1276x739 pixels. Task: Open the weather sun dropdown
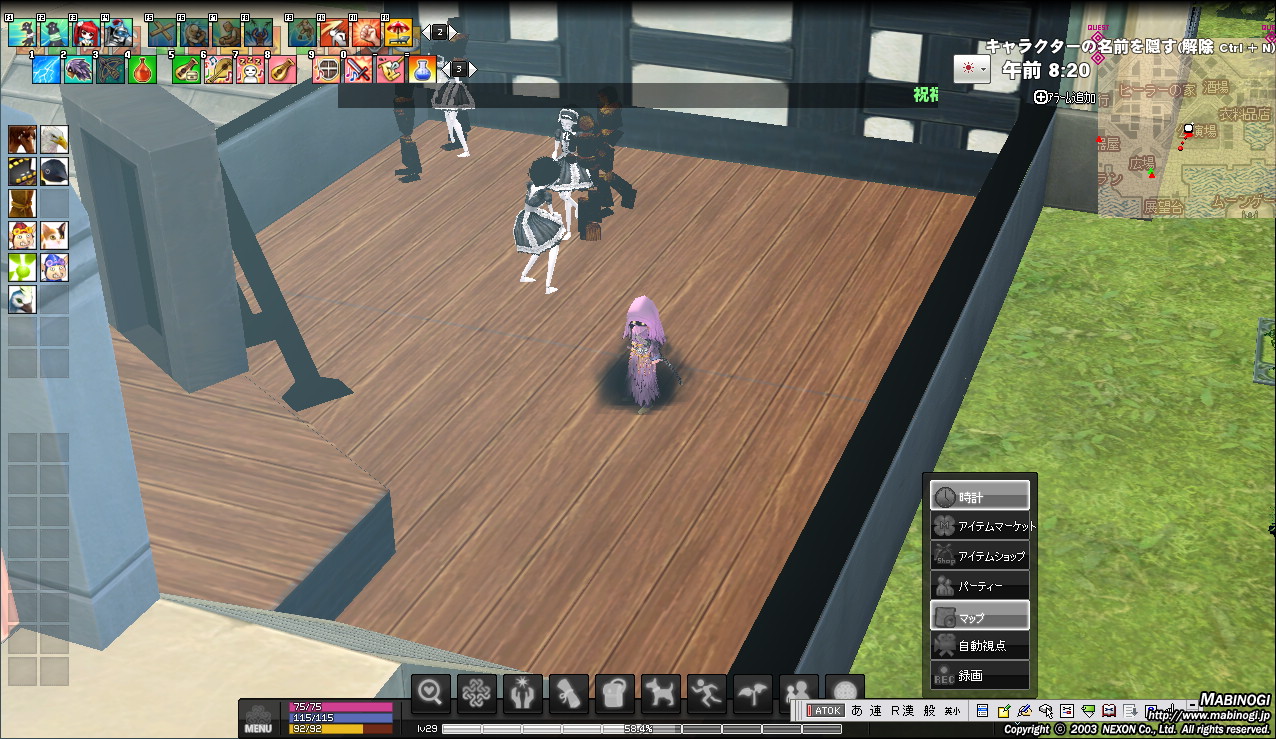[971, 68]
